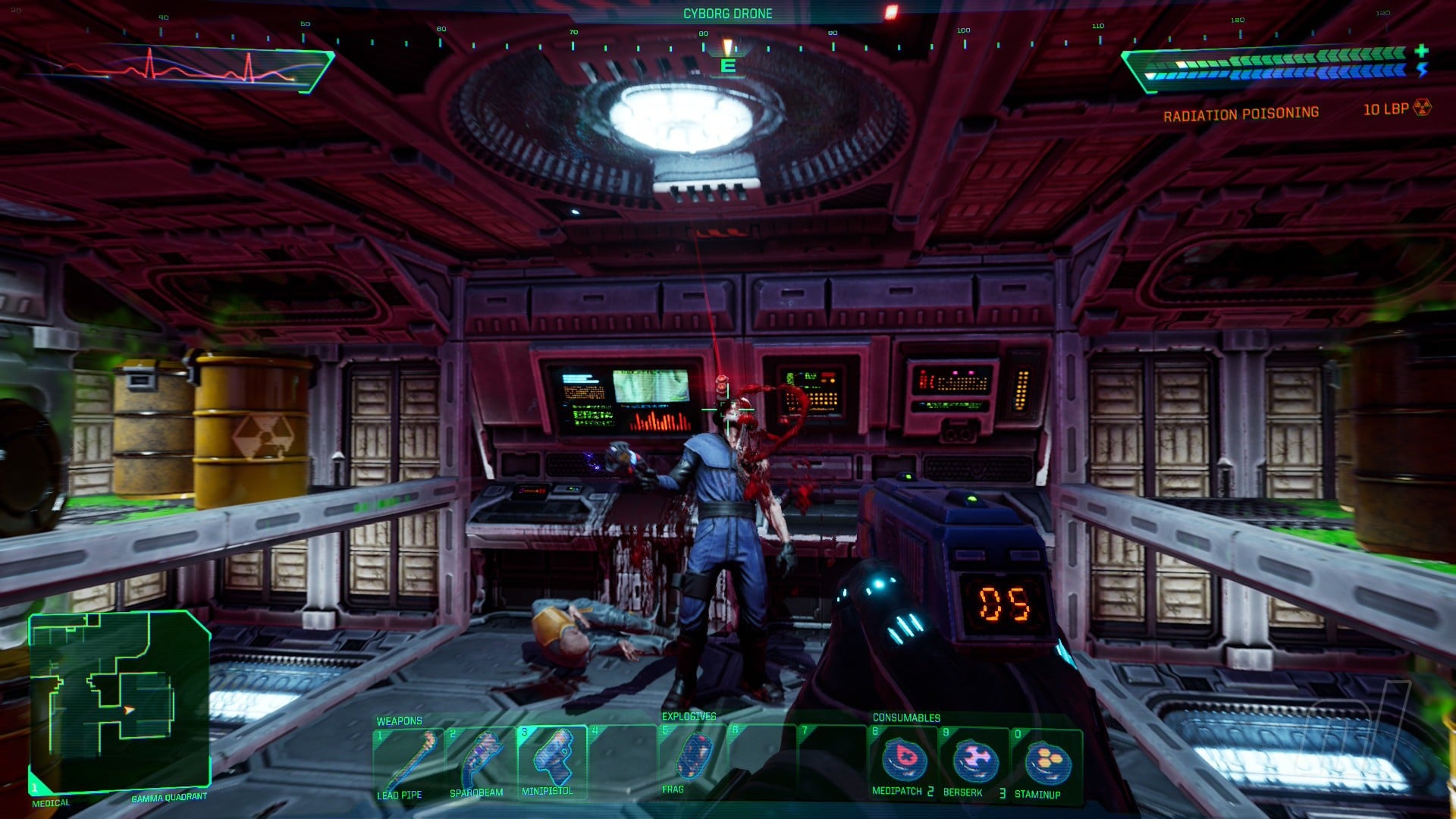Equip the Sparqbeam weapon
Screen dimensions: 1456x819
479,761
